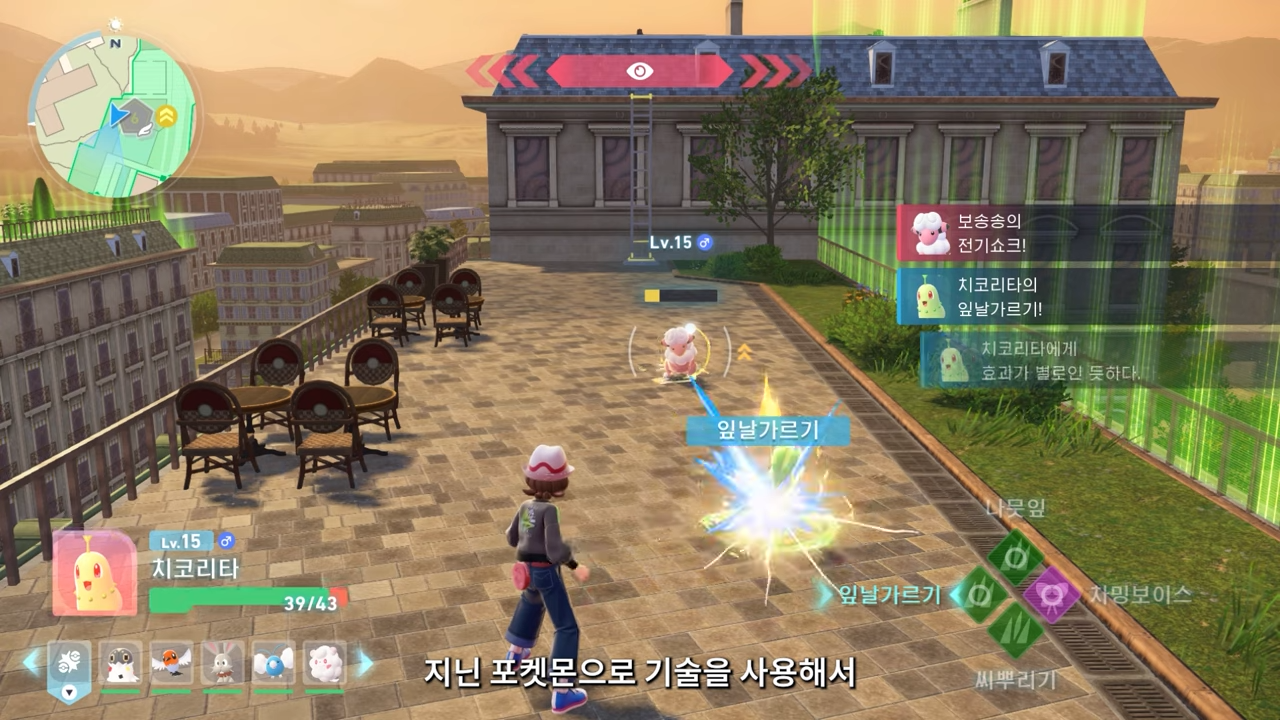Choose the Bunnelby party slot
This screenshot has height=720, width=1280.
click(x=222, y=663)
